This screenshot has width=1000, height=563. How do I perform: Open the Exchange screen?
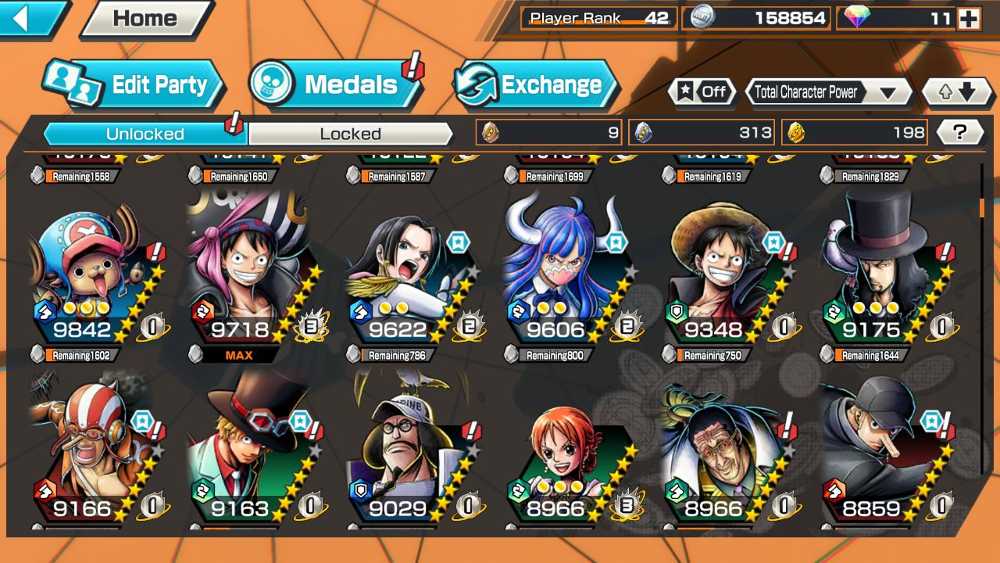tap(535, 85)
